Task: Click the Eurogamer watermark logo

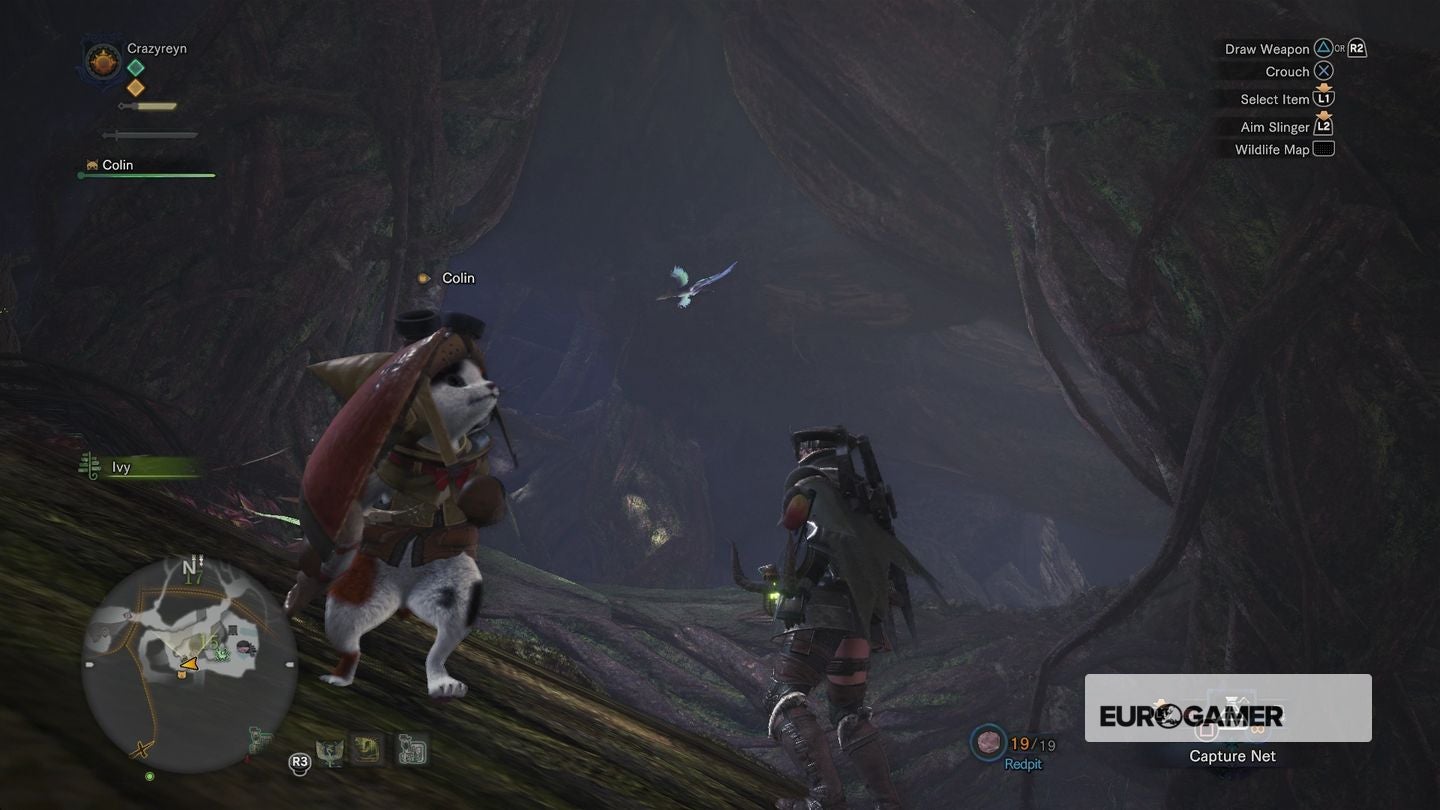Action: tap(1191, 715)
